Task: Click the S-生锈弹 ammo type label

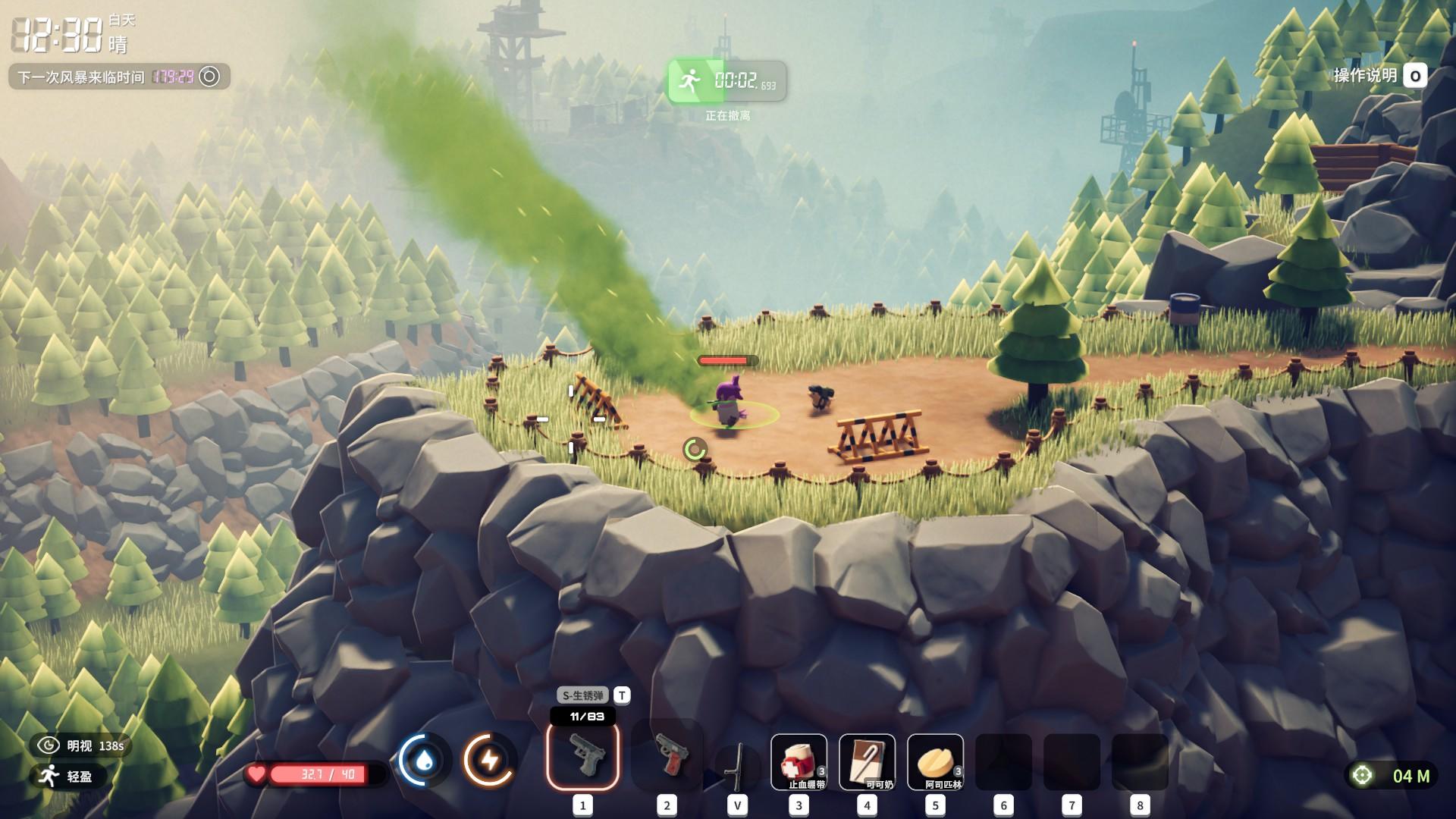Action: pyautogui.click(x=583, y=695)
